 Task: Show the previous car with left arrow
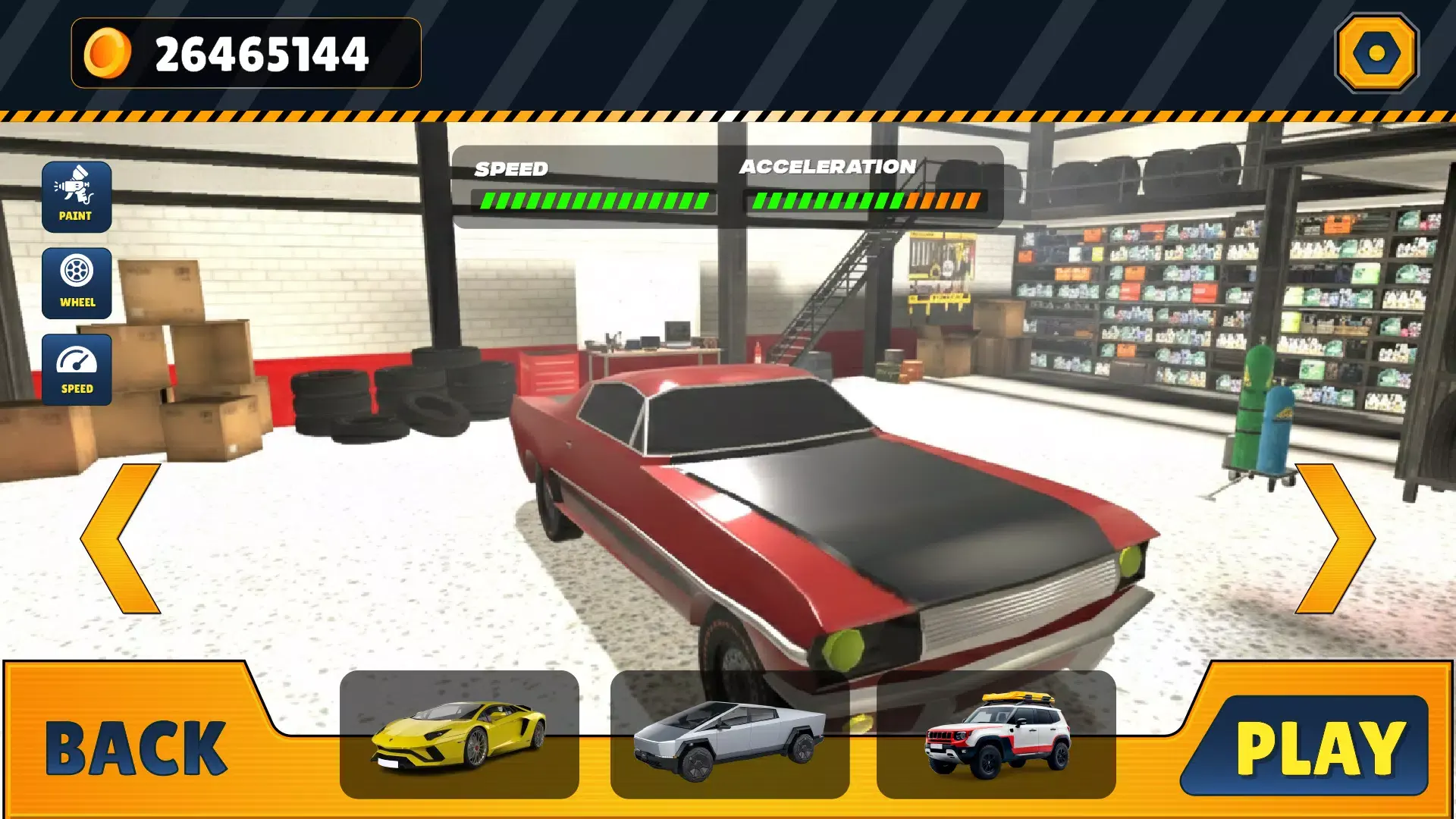point(121,538)
